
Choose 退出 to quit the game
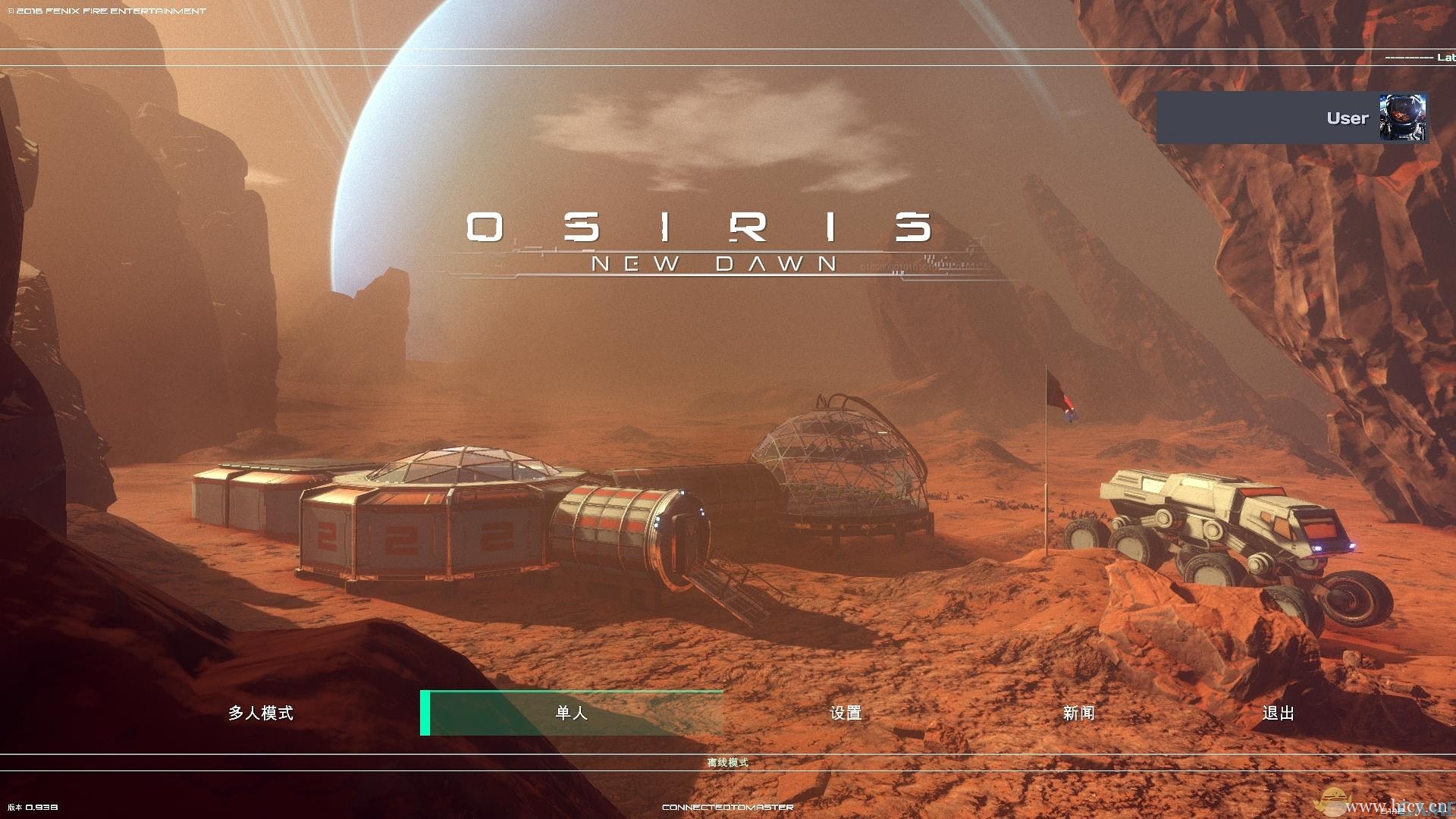coord(1278,713)
